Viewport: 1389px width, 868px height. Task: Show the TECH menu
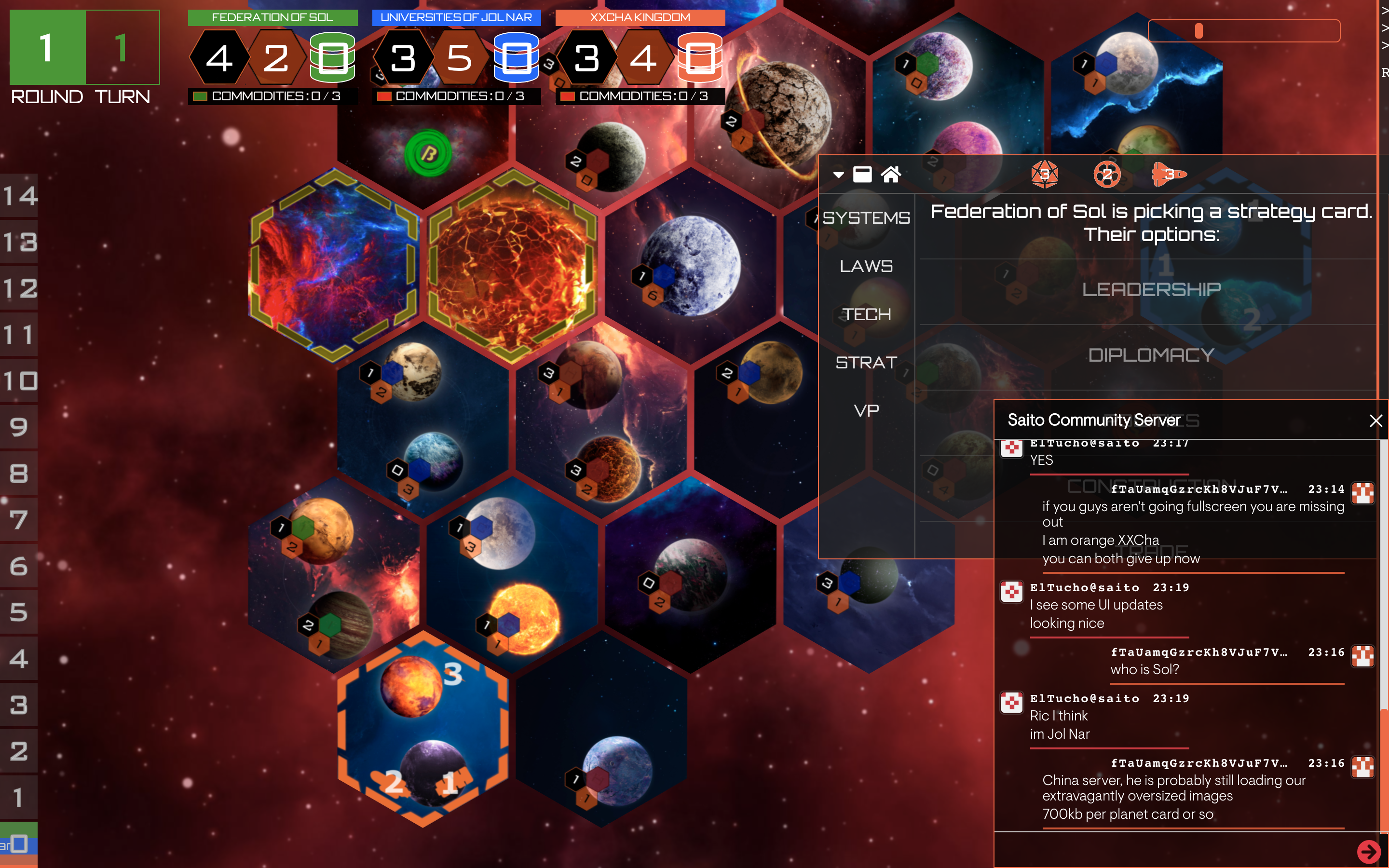point(866,314)
